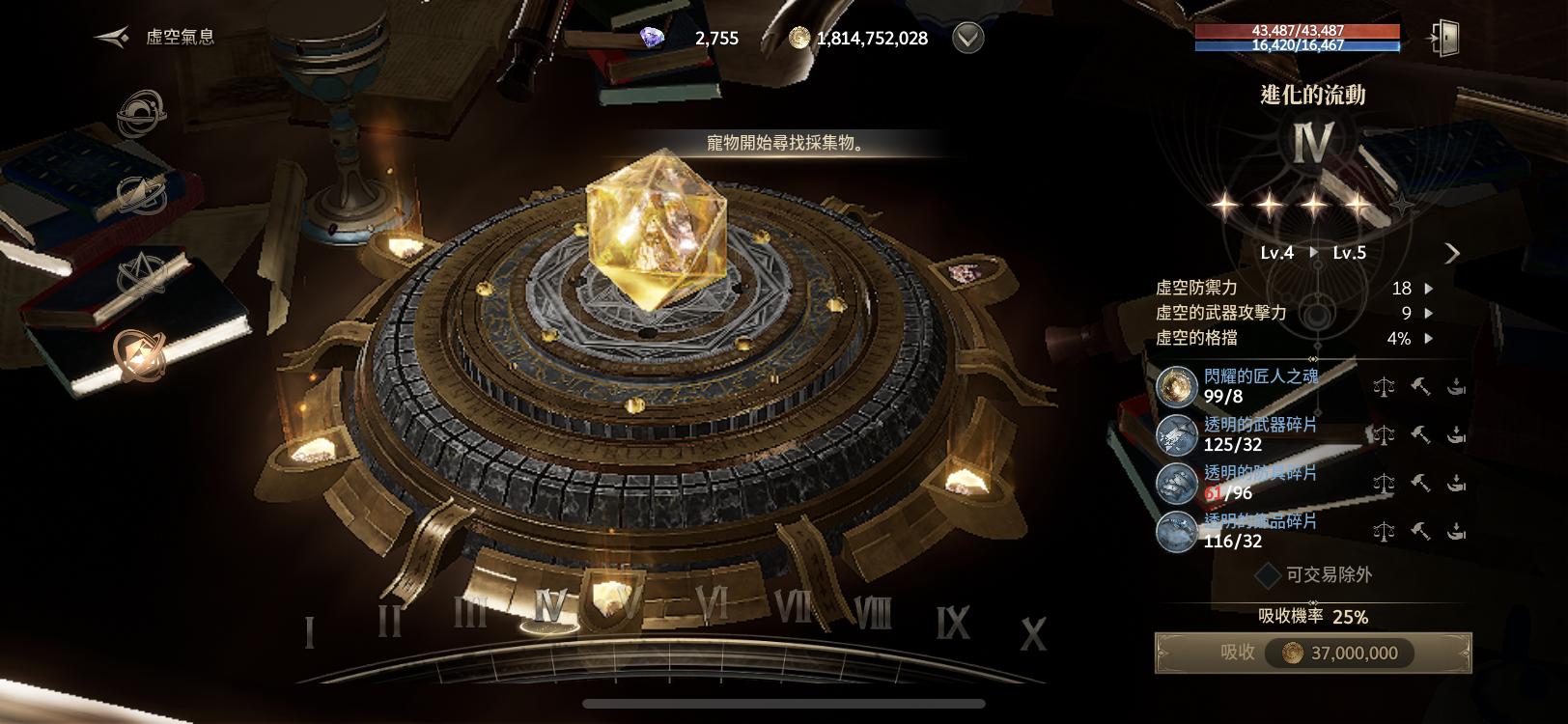Open the scales icon for 閃耀的匠人之魂

coord(1384,387)
